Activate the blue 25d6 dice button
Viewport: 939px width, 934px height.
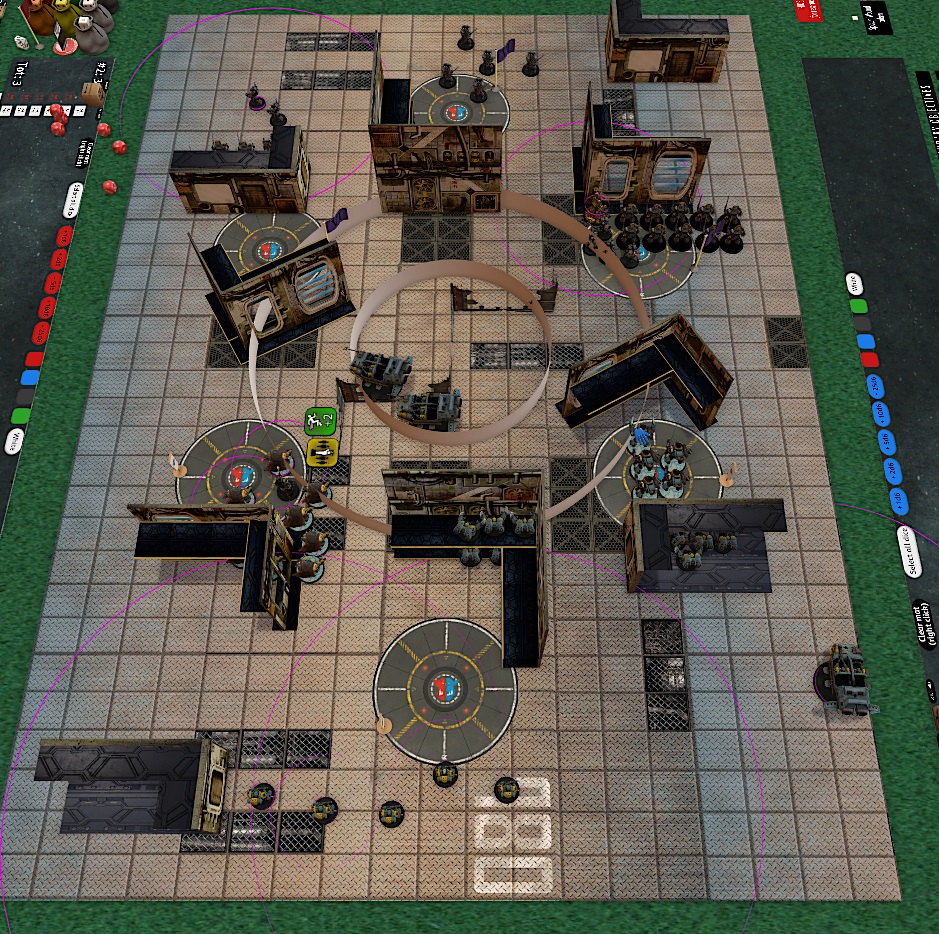click(875, 384)
